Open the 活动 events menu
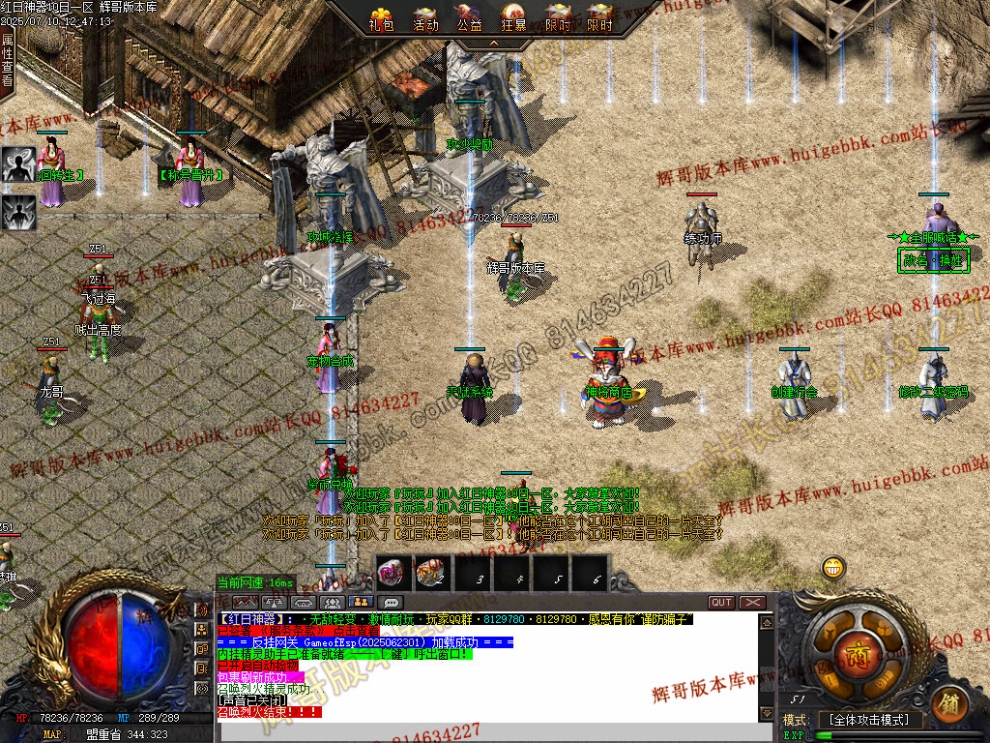Image resolution: width=990 pixels, height=743 pixels. click(x=426, y=19)
